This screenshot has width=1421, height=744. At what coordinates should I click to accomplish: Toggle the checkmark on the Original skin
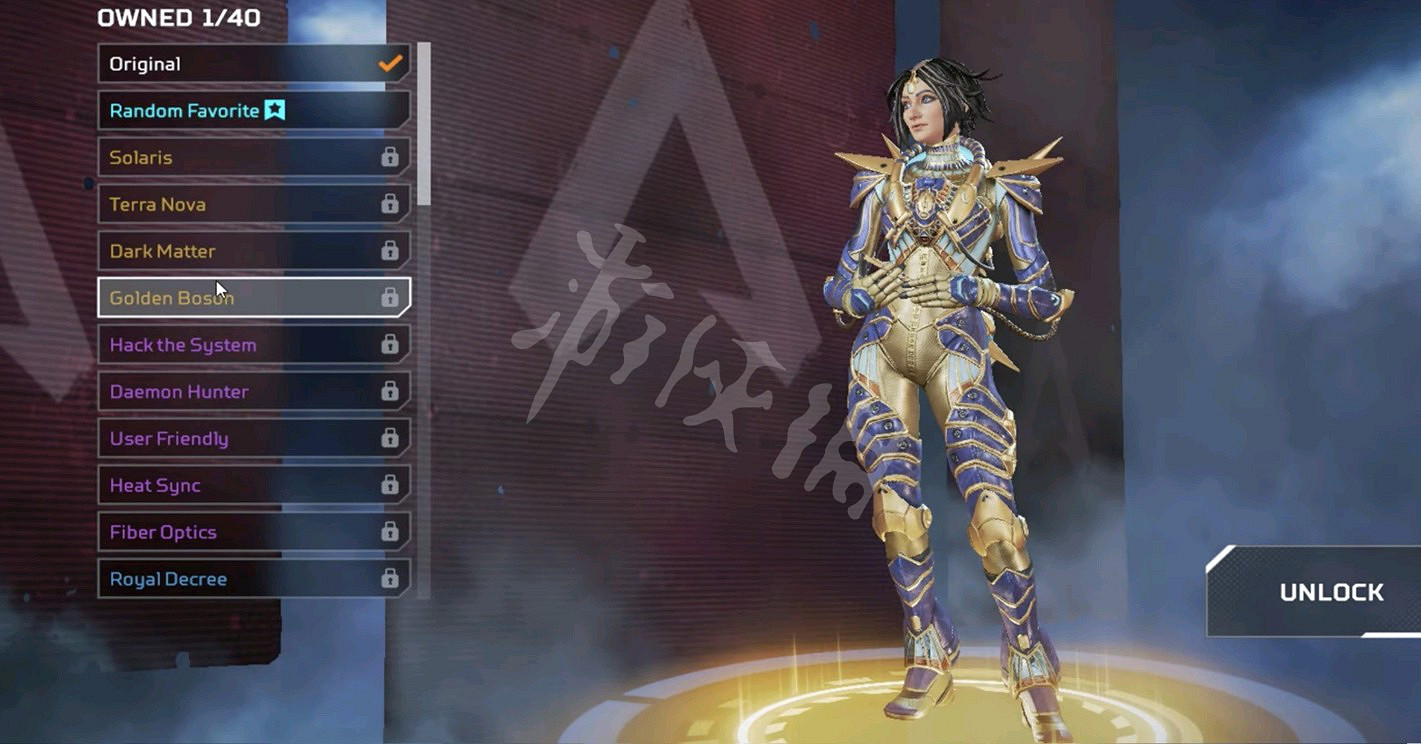[389, 62]
